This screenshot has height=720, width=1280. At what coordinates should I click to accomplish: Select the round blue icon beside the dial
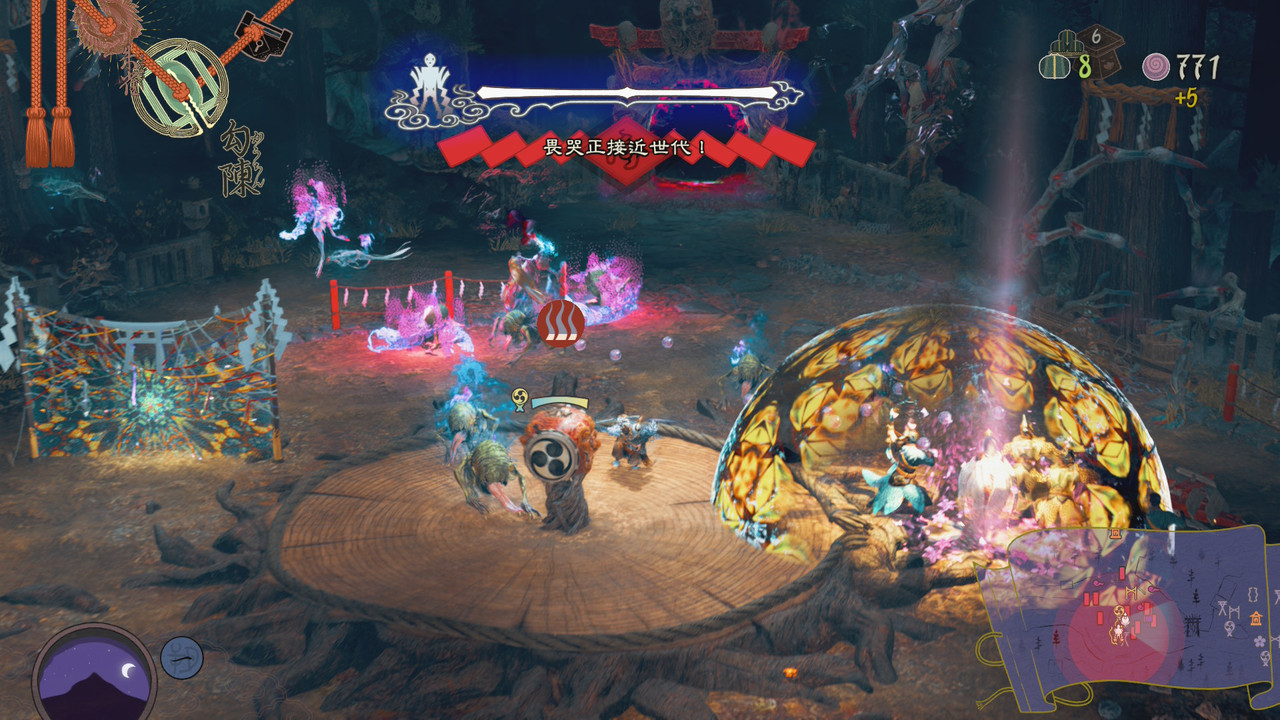coord(182,658)
